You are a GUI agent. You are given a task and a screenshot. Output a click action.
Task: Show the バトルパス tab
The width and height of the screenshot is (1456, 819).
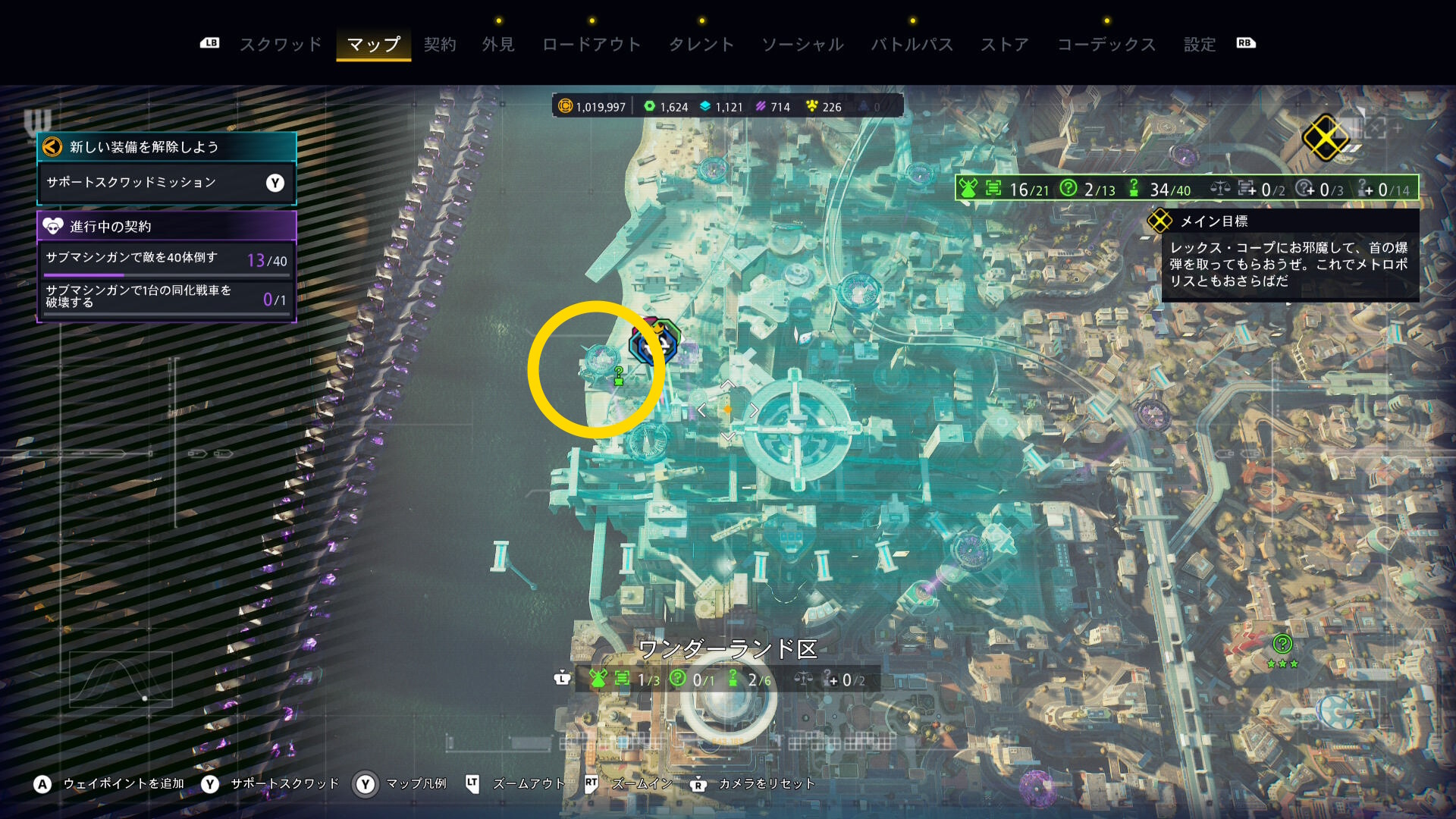pos(912,45)
